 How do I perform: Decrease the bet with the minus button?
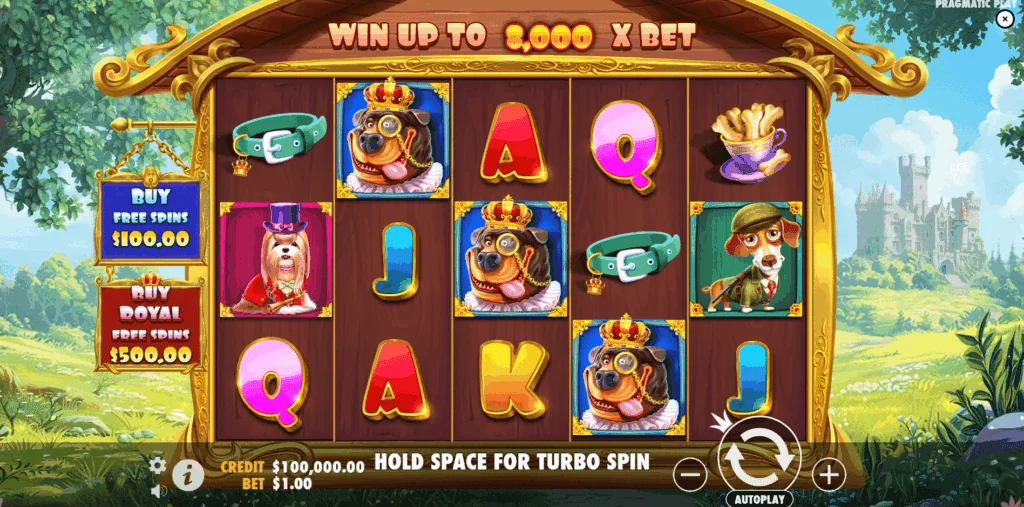pyautogui.click(x=690, y=475)
